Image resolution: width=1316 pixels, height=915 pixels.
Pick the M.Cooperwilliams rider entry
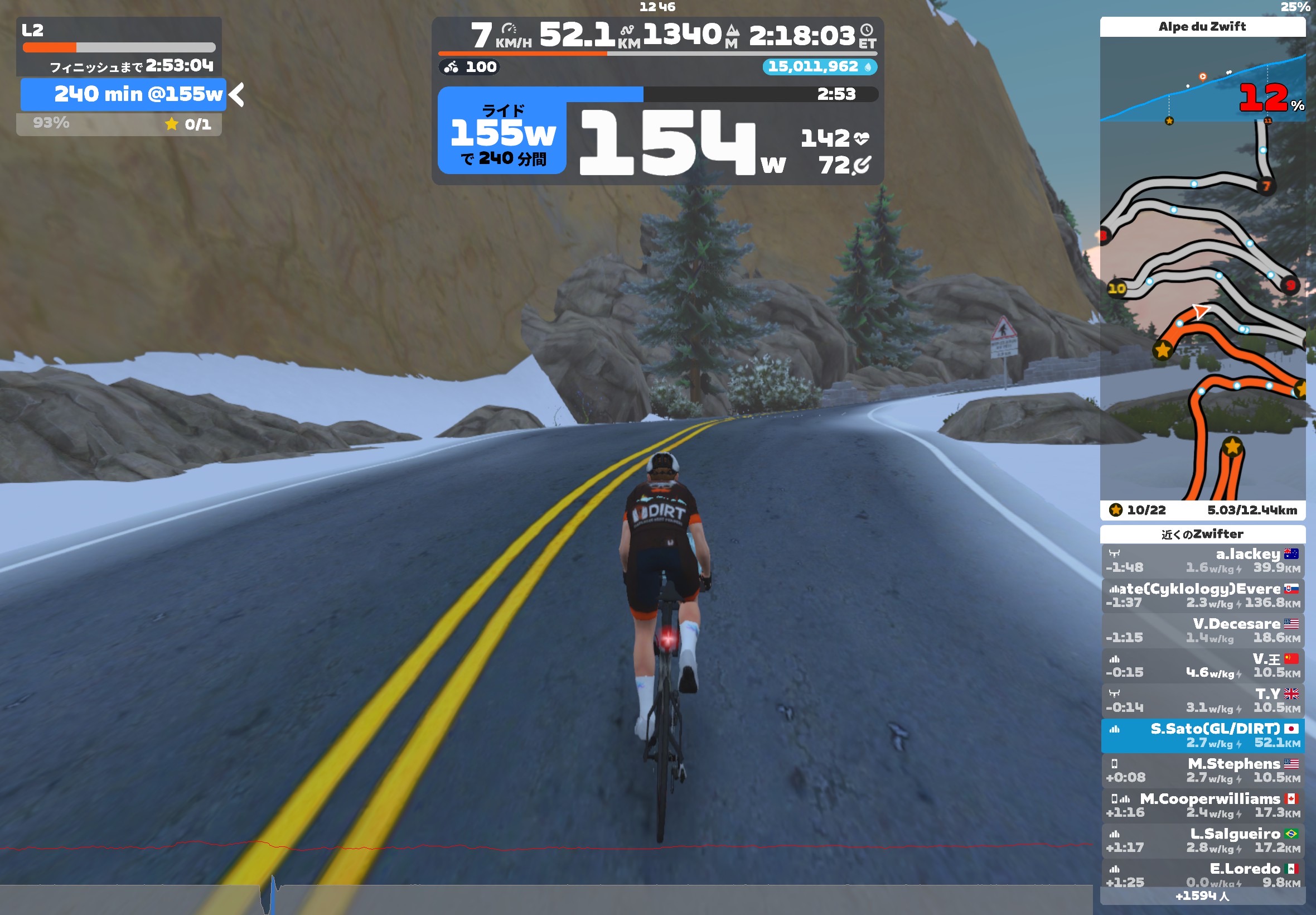point(1202,806)
